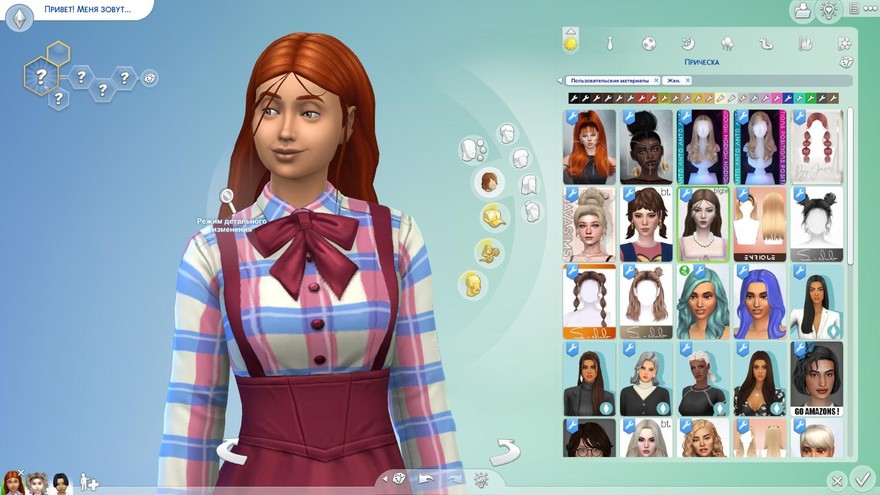This screenshot has height=495, width=880.
Task: Choose the teal wavy hairstyle thumbnail
Action: (702, 302)
